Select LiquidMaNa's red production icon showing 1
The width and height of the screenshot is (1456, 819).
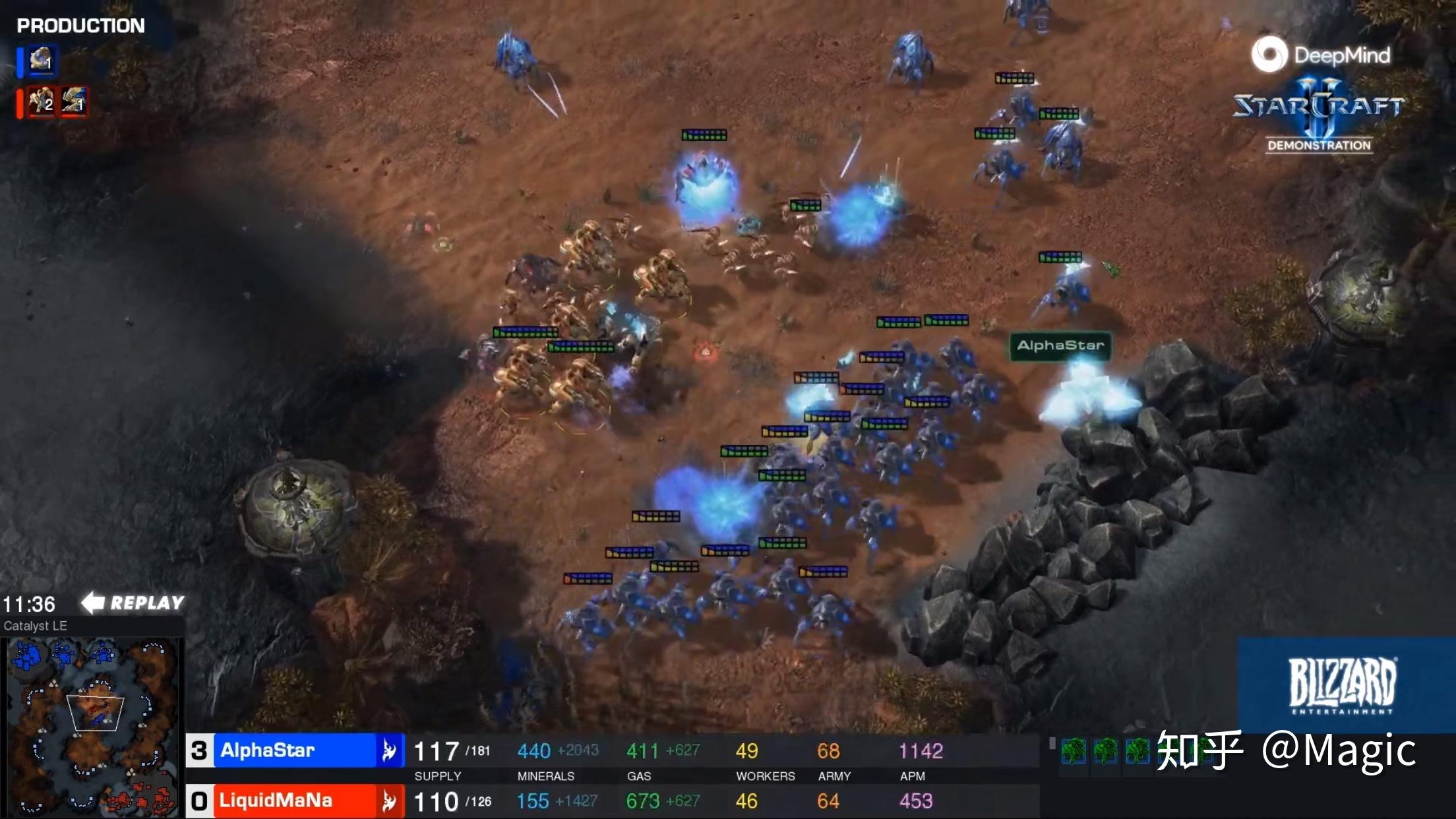point(74,102)
